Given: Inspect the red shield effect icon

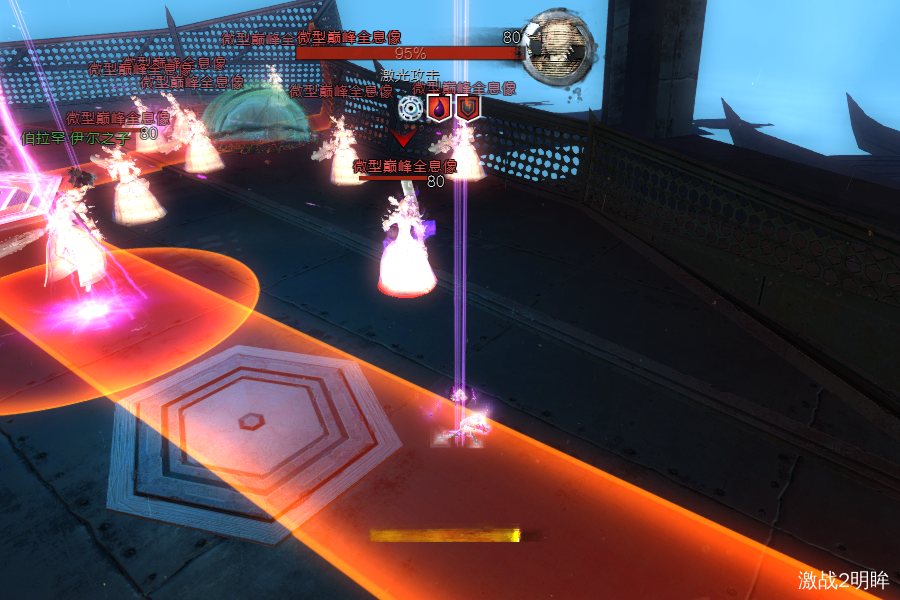Looking at the screenshot, I should click(x=467, y=108).
